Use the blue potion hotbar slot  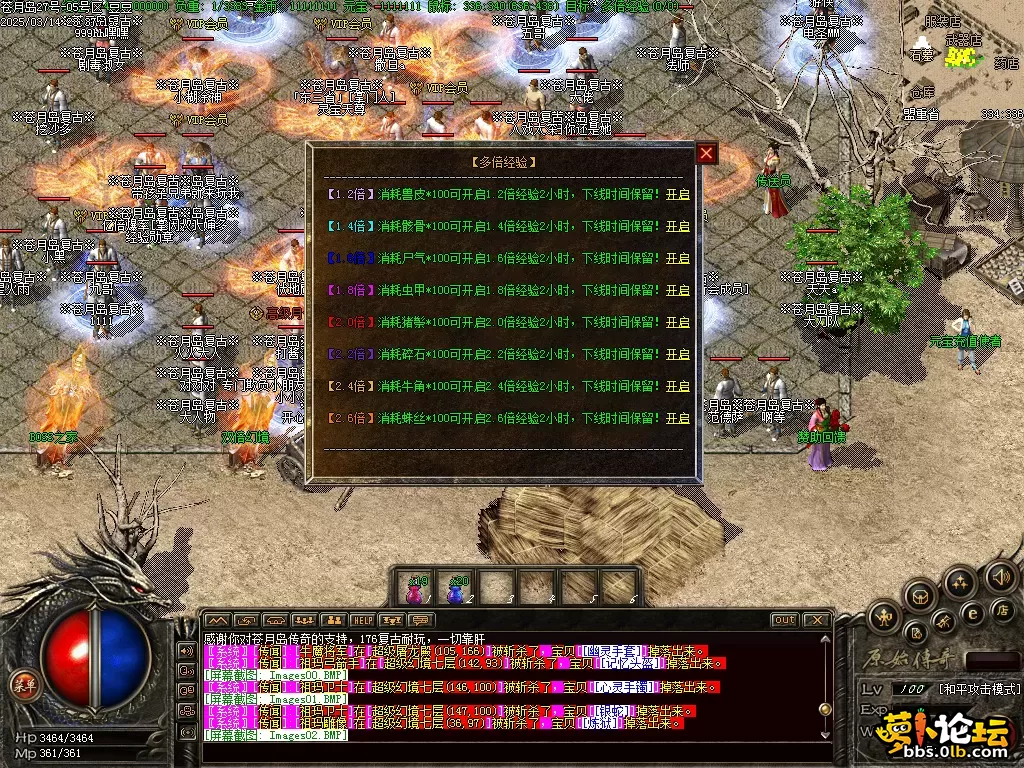456,589
